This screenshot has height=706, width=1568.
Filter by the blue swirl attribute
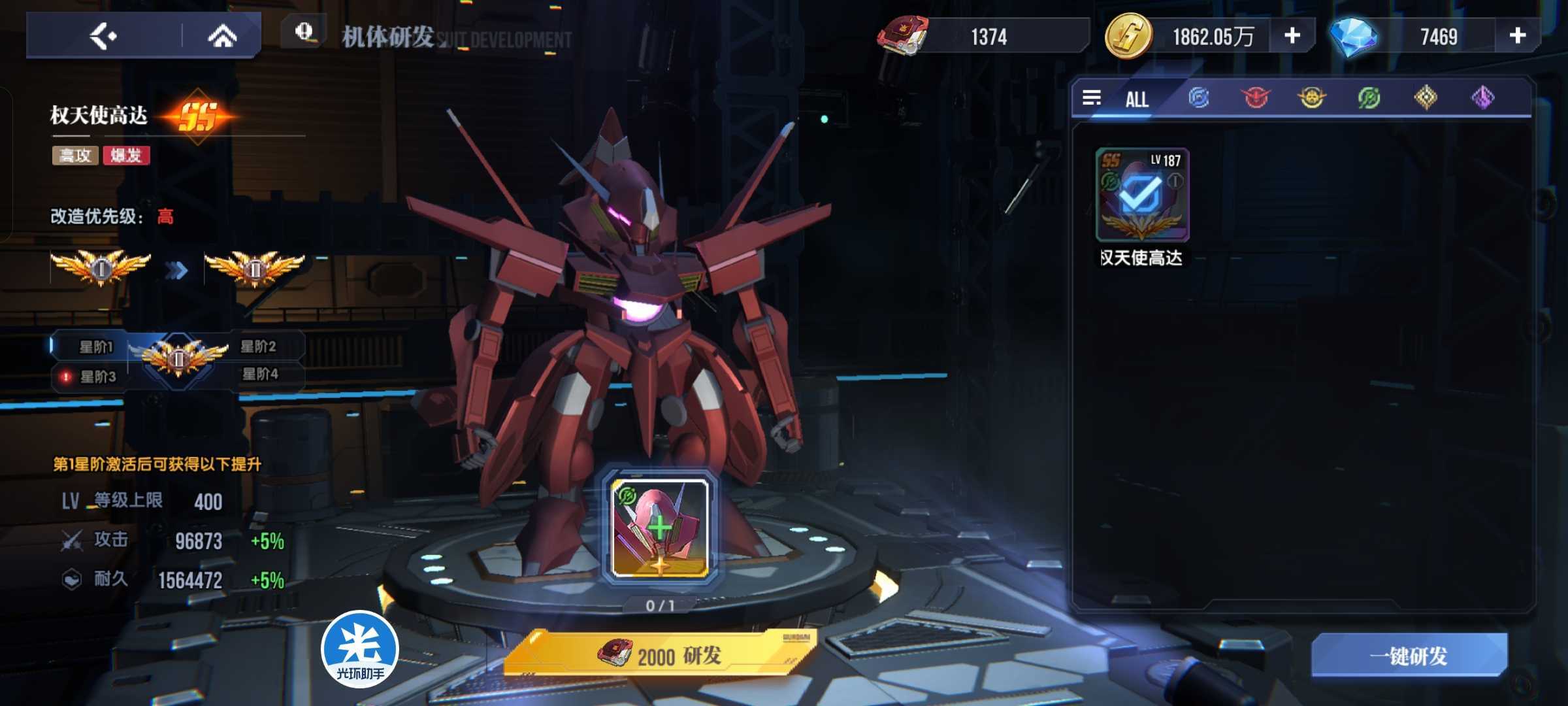(1198, 98)
